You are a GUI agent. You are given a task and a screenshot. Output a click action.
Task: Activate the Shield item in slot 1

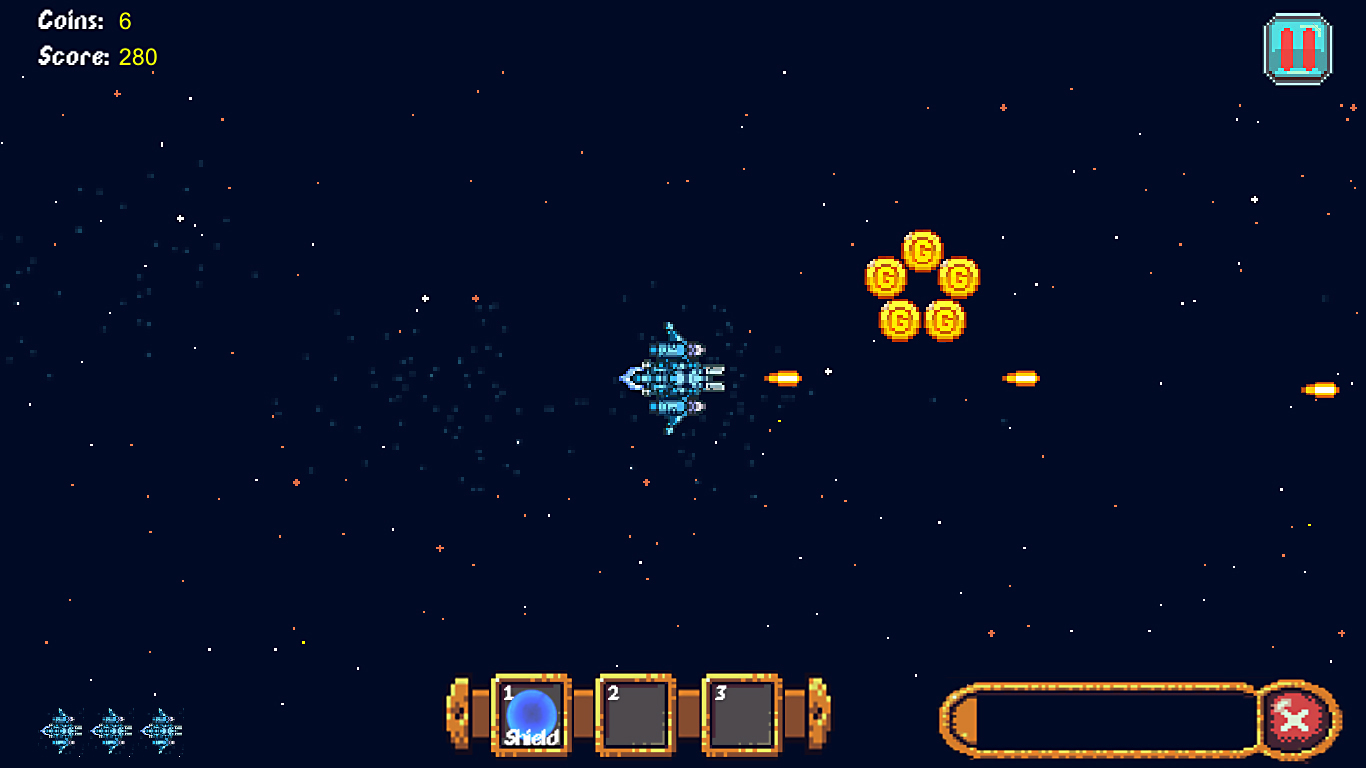pos(532,714)
